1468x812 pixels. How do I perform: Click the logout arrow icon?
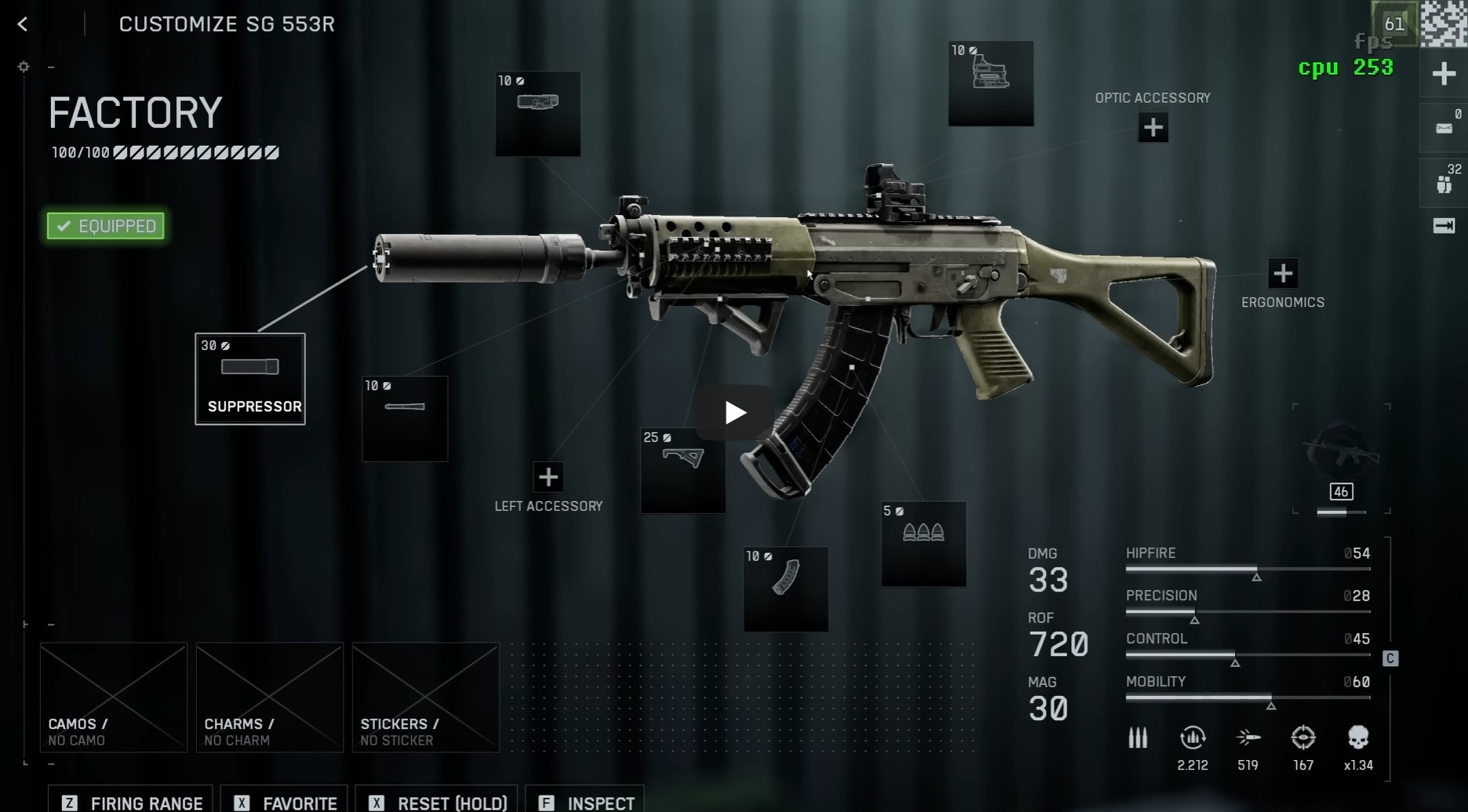[x=1444, y=226]
